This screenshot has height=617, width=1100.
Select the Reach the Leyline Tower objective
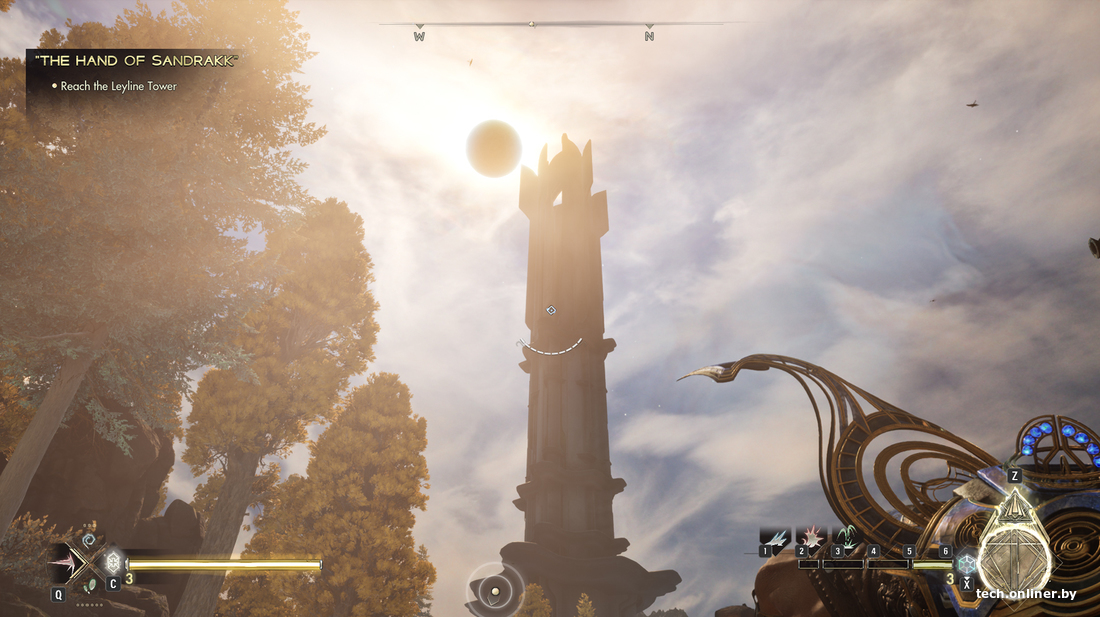[118, 87]
